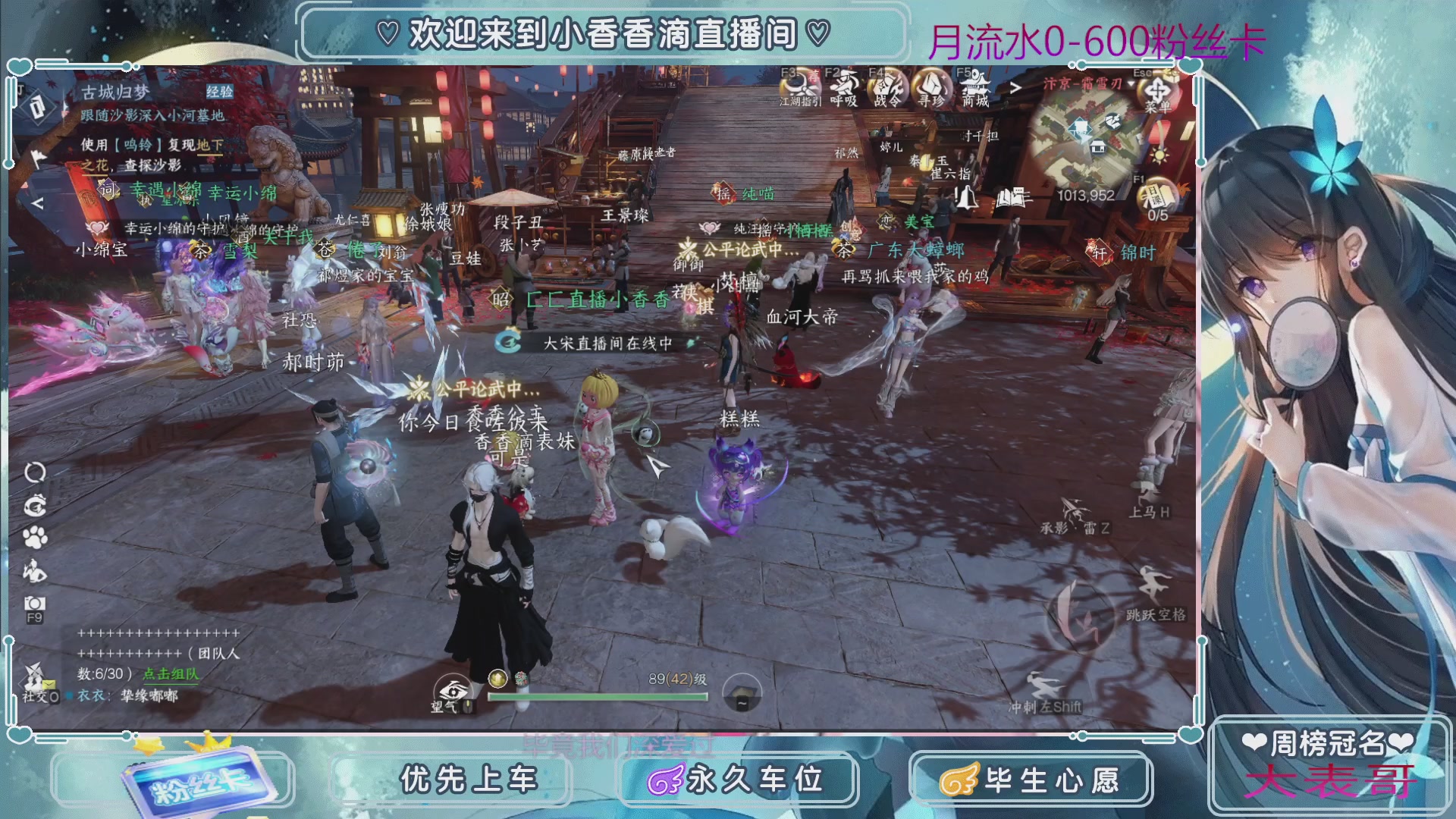Open the 菜单 main menu
The image size is (1456, 819).
coord(1157,91)
